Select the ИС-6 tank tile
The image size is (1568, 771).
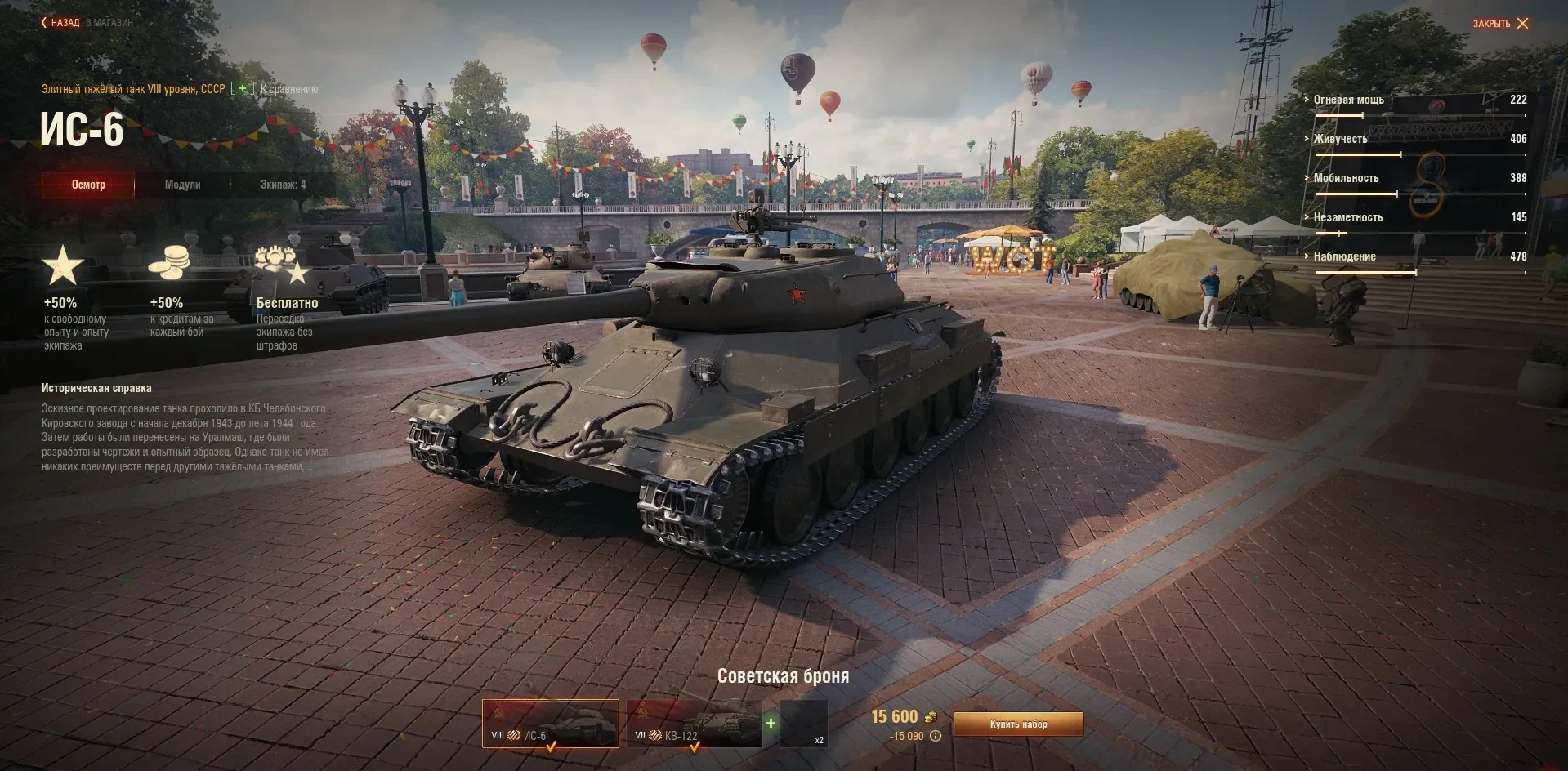[x=550, y=723]
